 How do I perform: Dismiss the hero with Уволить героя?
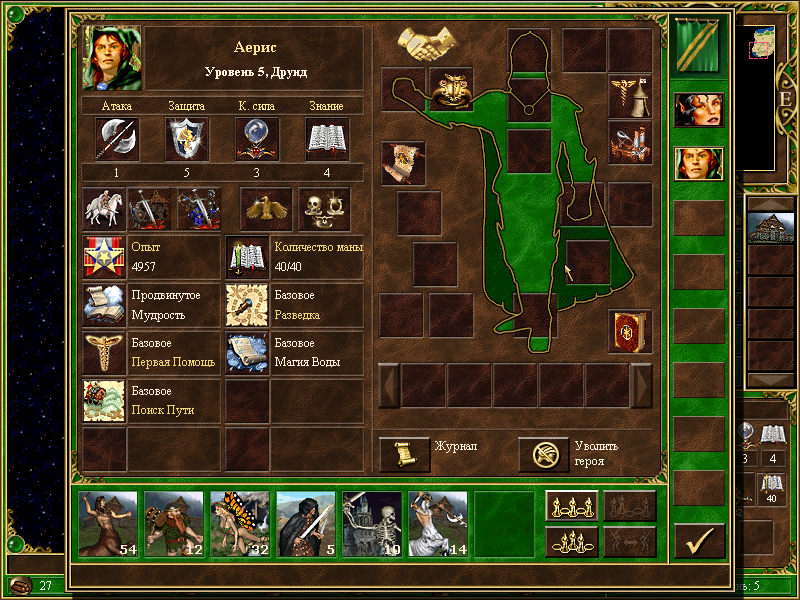(543, 454)
